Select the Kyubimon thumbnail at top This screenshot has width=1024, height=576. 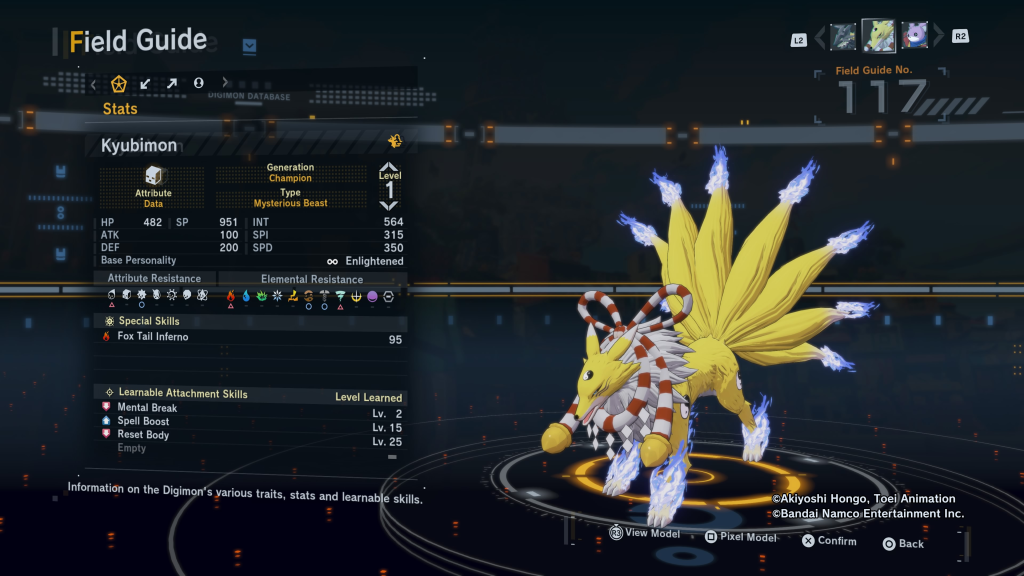pyautogui.click(x=878, y=36)
